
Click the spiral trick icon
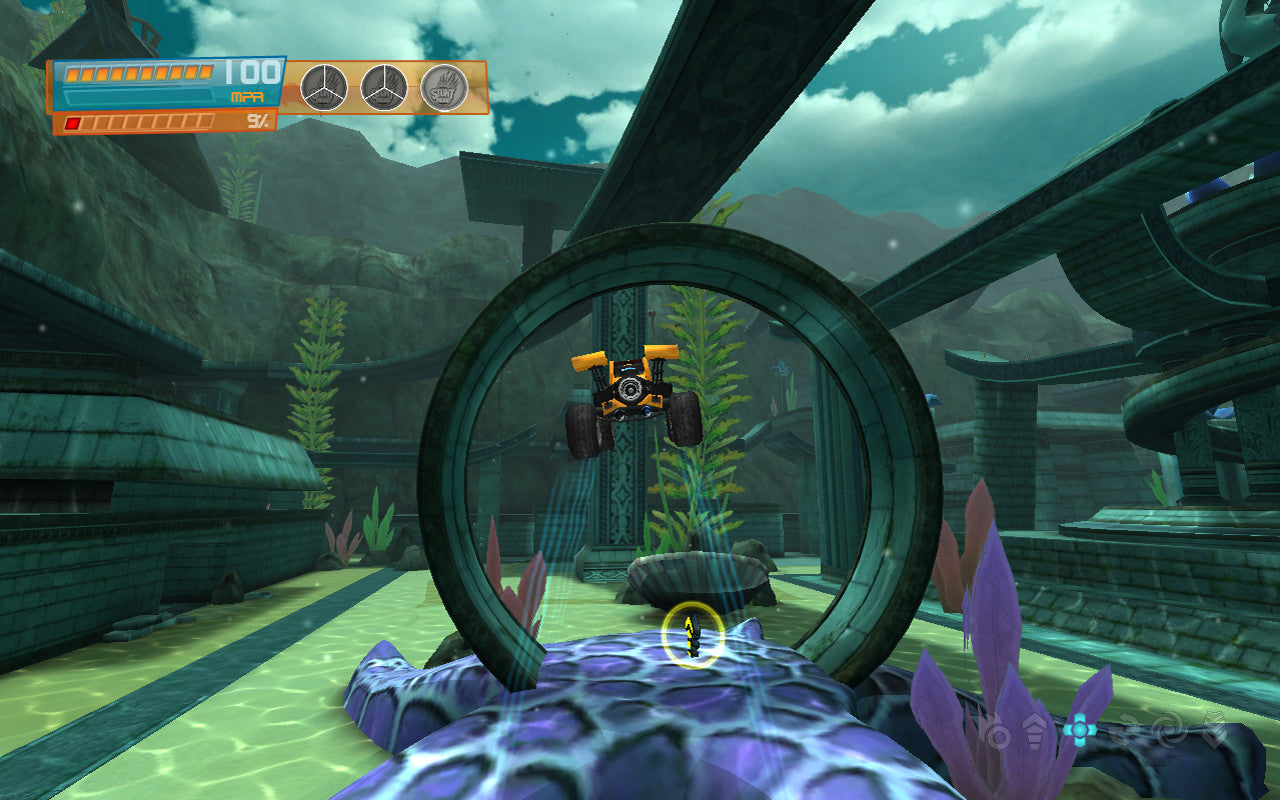click(x=1168, y=731)
